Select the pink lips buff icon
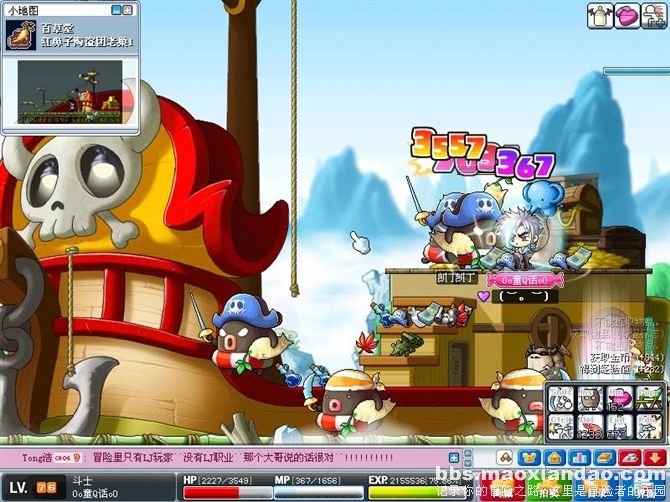670x502 pixels. [627, 15]
